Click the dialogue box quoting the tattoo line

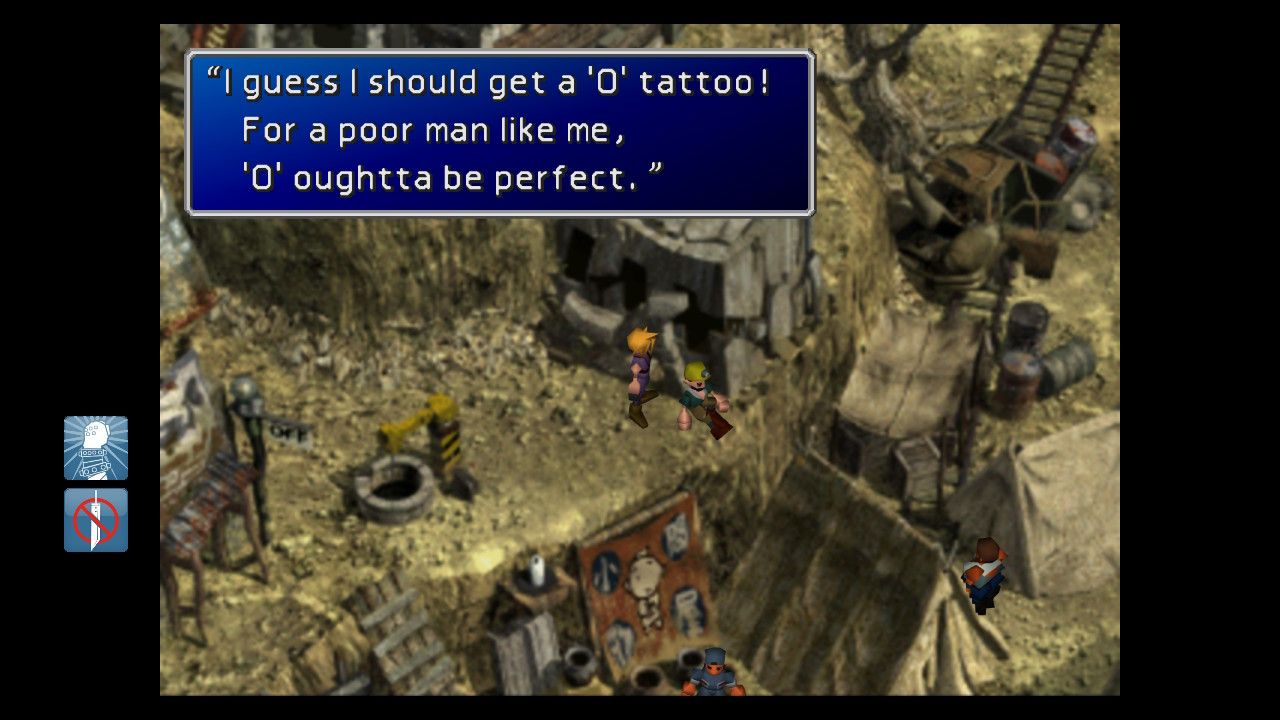pyautogui.click(x=500, y=130)
